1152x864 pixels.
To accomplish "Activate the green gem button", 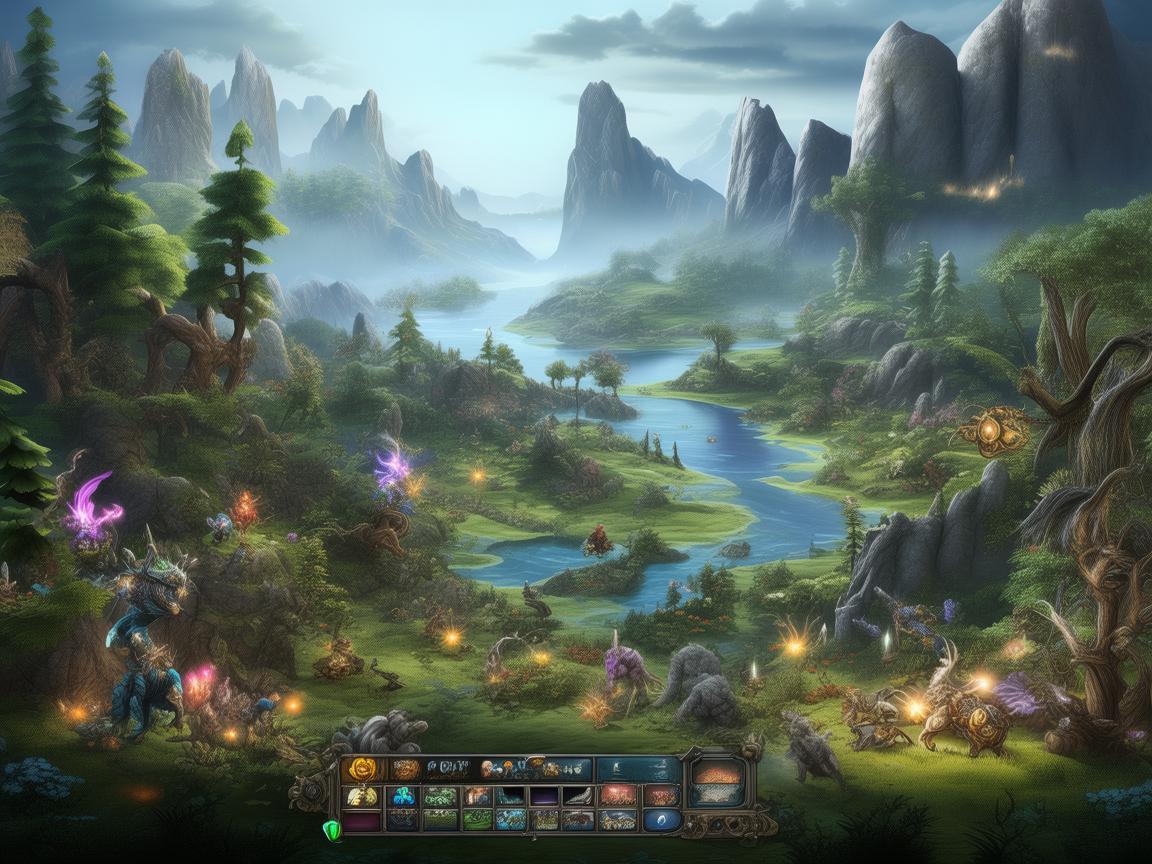I will point(331,829).
